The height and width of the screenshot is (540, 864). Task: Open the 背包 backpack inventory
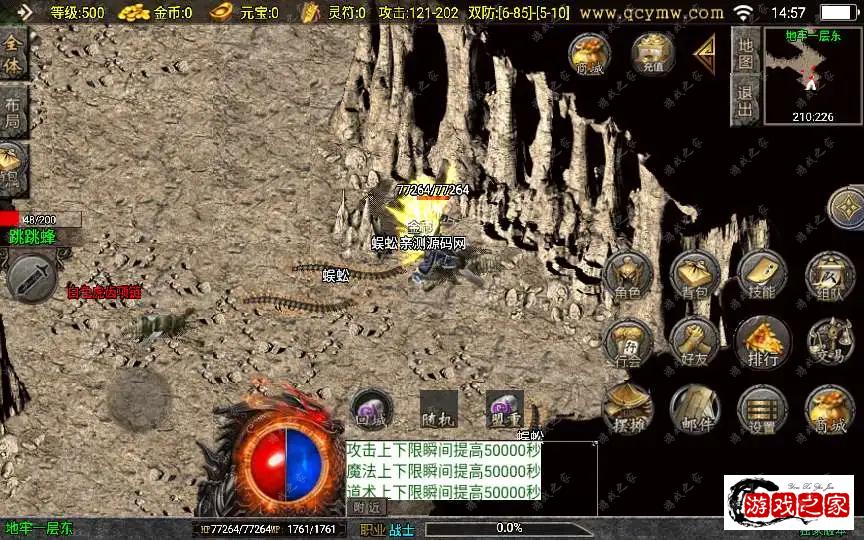tap(695, 275)
